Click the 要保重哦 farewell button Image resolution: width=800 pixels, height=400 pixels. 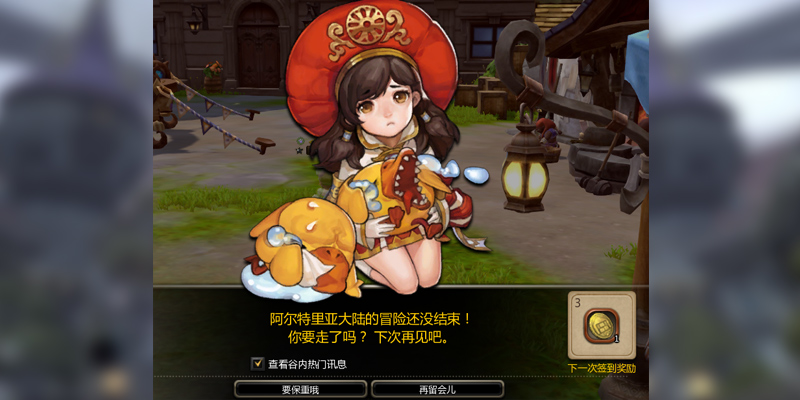tap(299, 389)
